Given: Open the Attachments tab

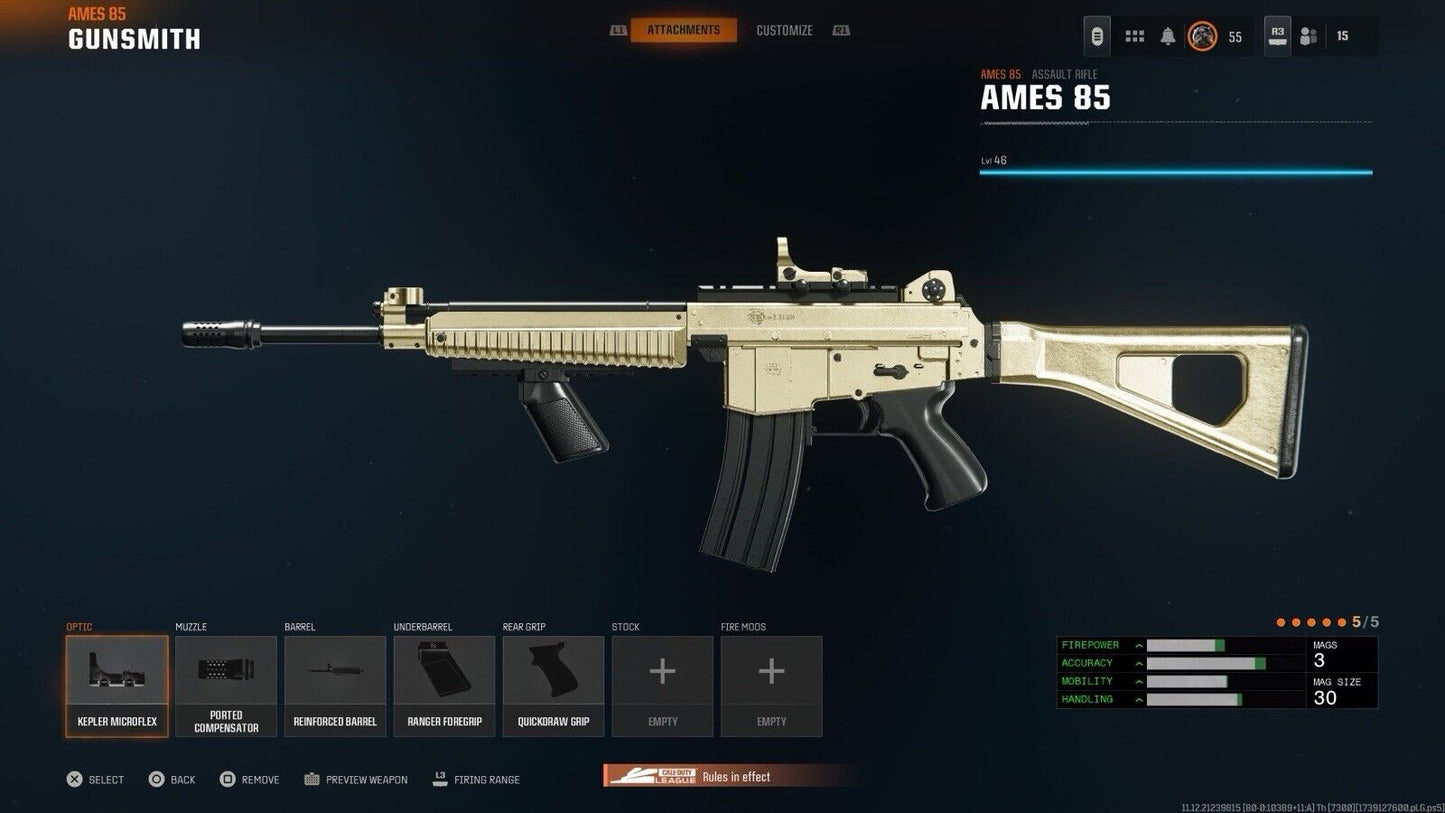Looking at the screenshot, I should (683, 30).
